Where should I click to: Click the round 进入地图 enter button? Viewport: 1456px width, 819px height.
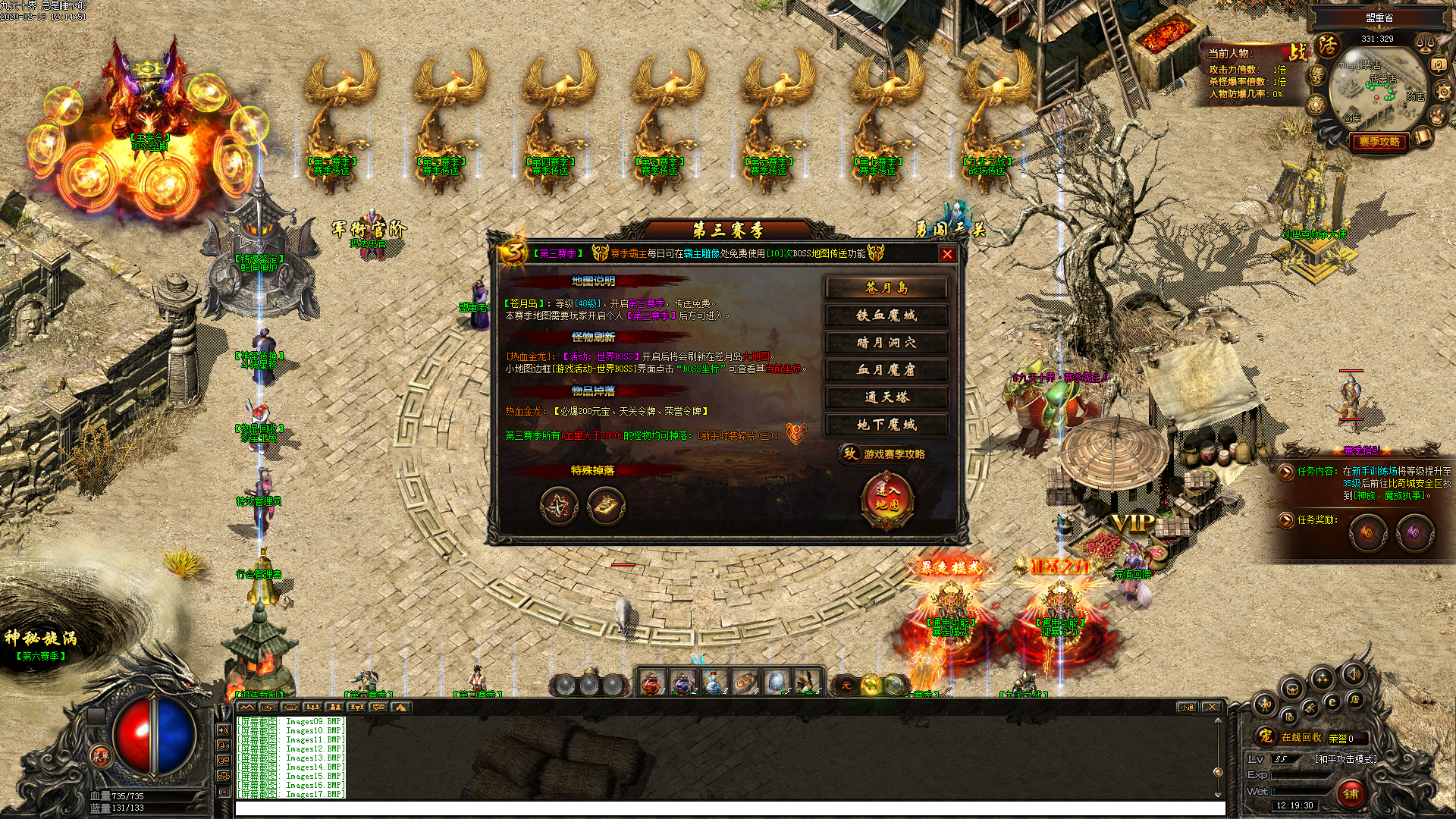tap(886, 498)
